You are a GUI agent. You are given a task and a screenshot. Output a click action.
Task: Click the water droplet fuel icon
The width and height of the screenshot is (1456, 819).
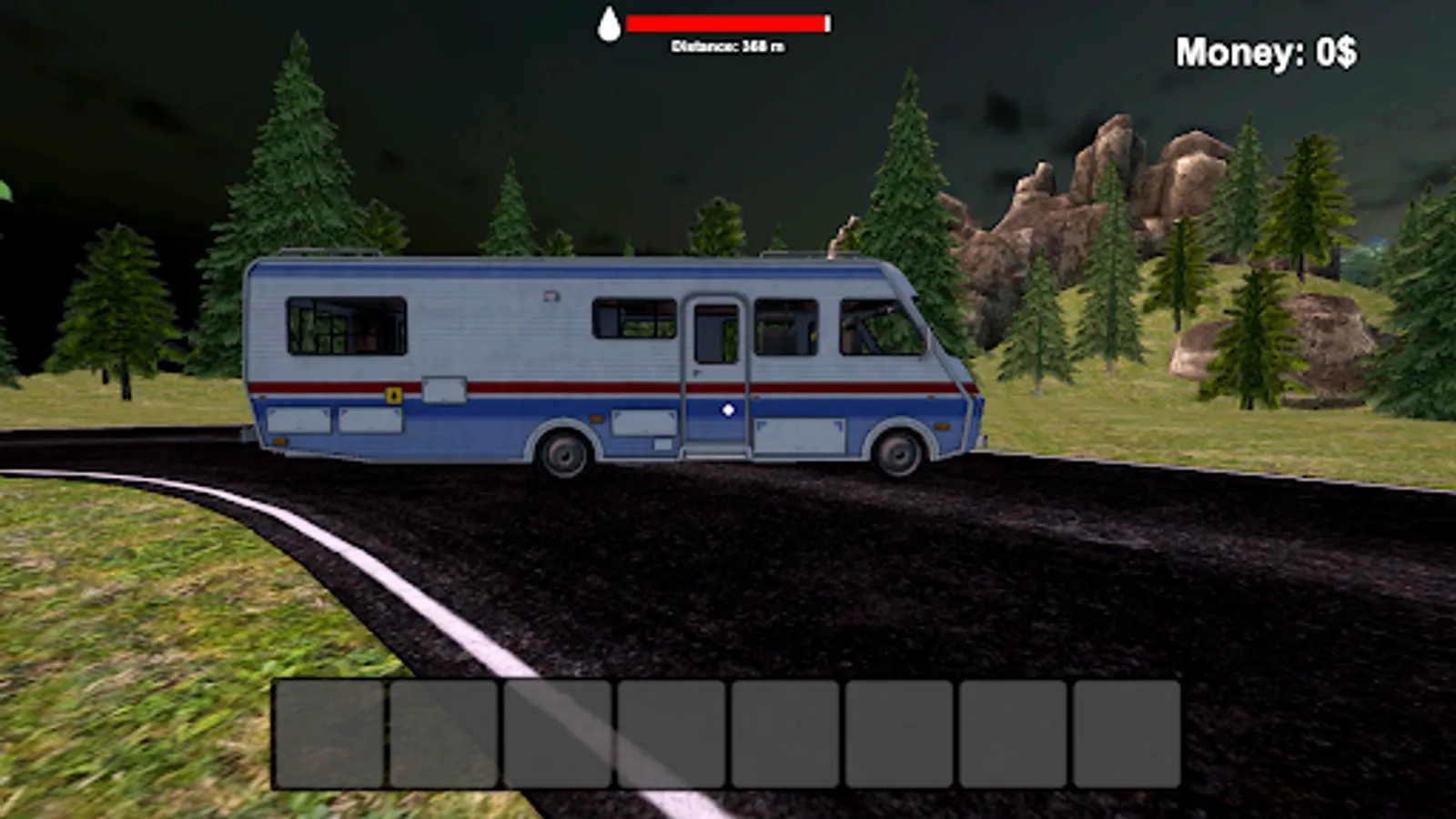610,24
